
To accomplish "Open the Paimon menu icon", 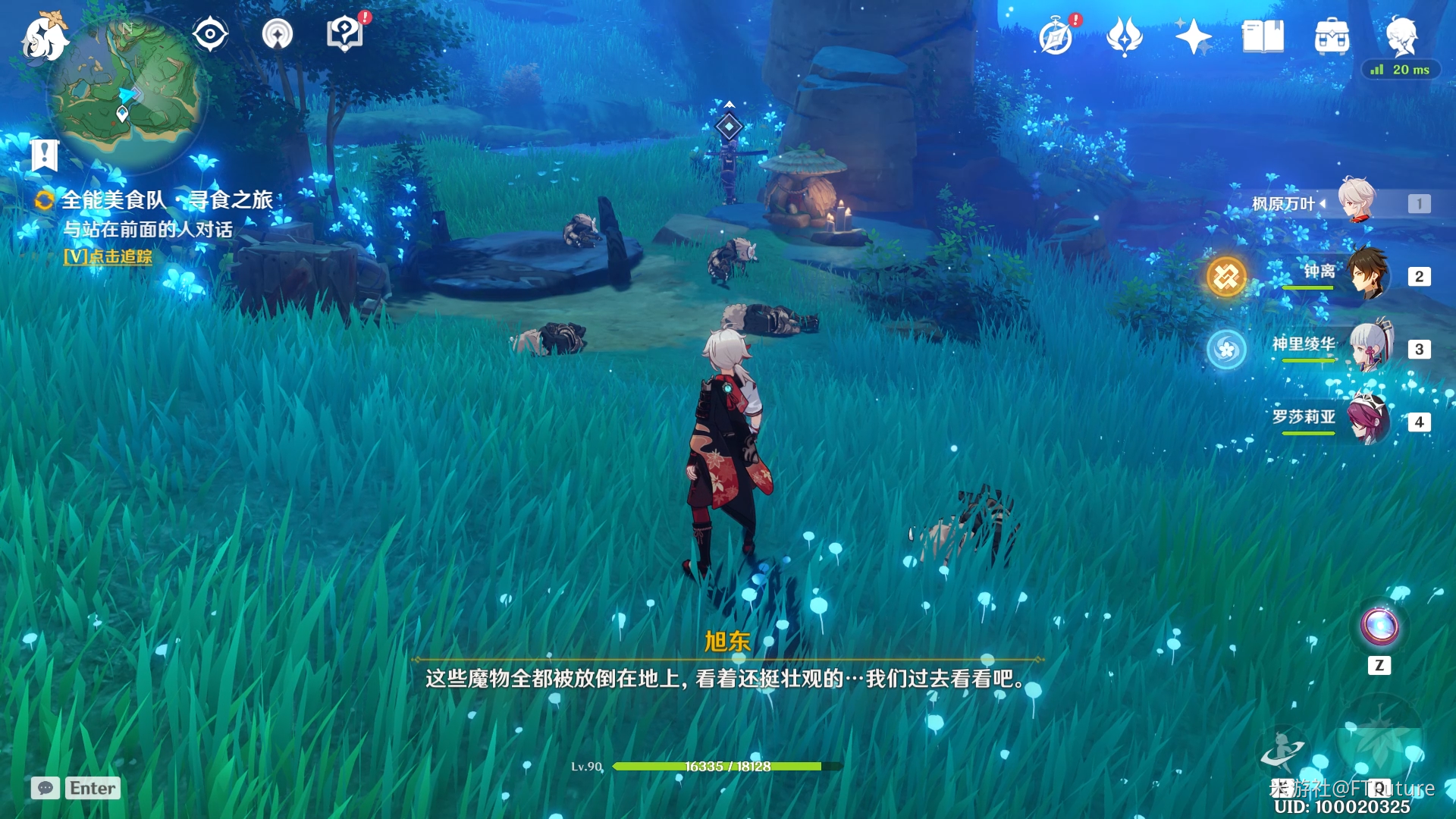I will click(44, 36).
